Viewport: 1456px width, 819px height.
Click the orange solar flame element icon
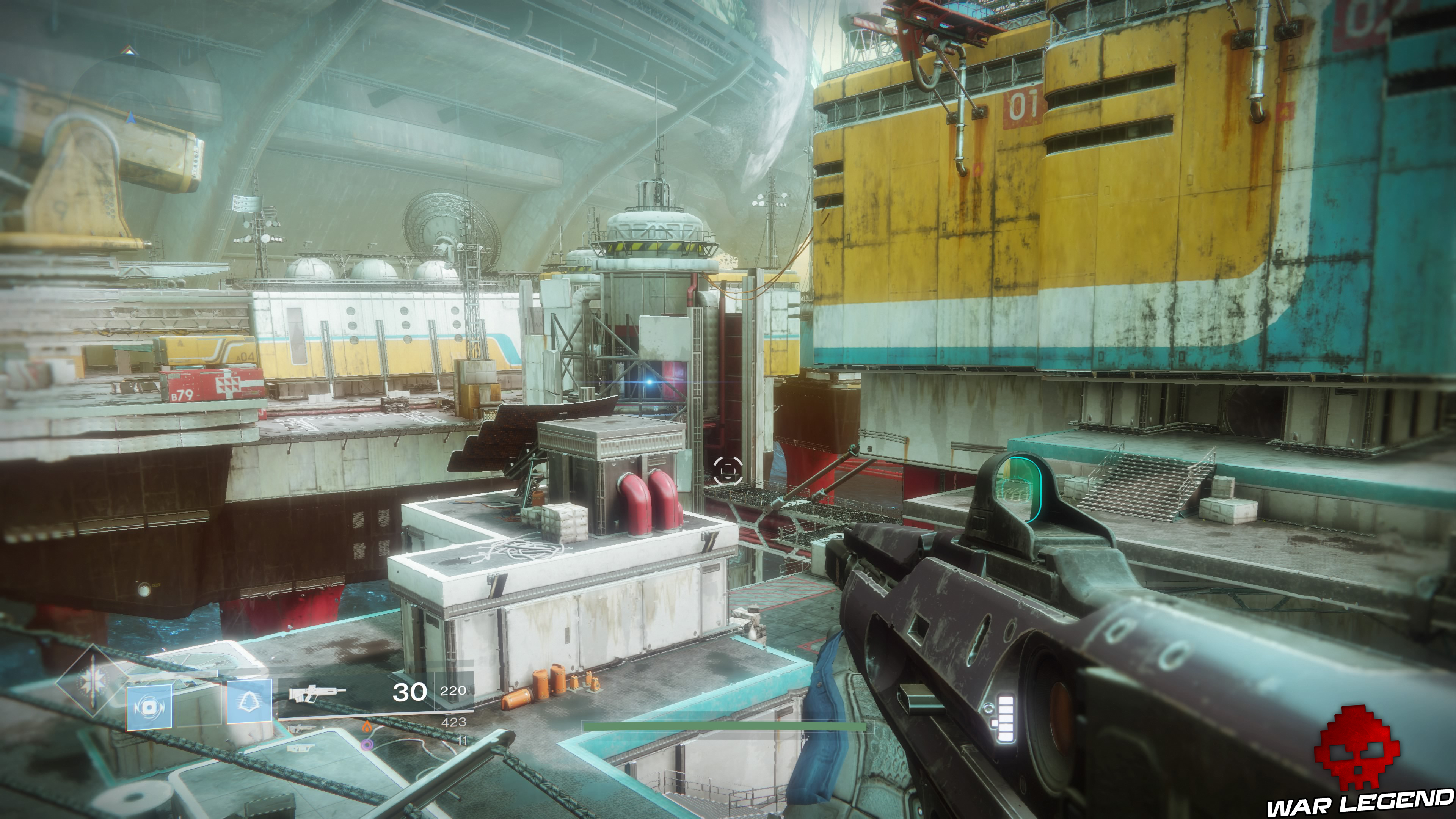point(367,728)
